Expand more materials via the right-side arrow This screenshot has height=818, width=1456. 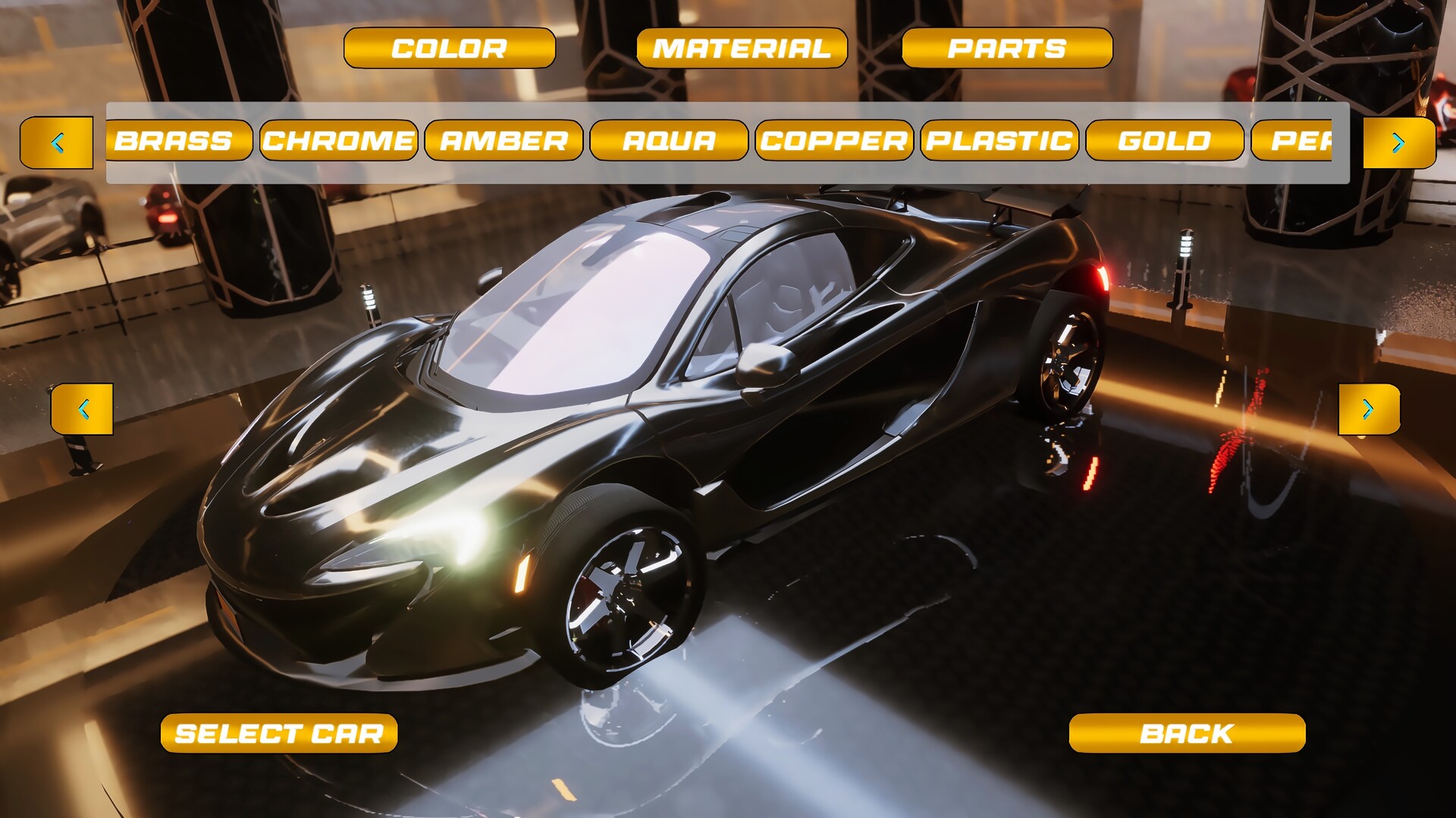[x=1398, y=141]
